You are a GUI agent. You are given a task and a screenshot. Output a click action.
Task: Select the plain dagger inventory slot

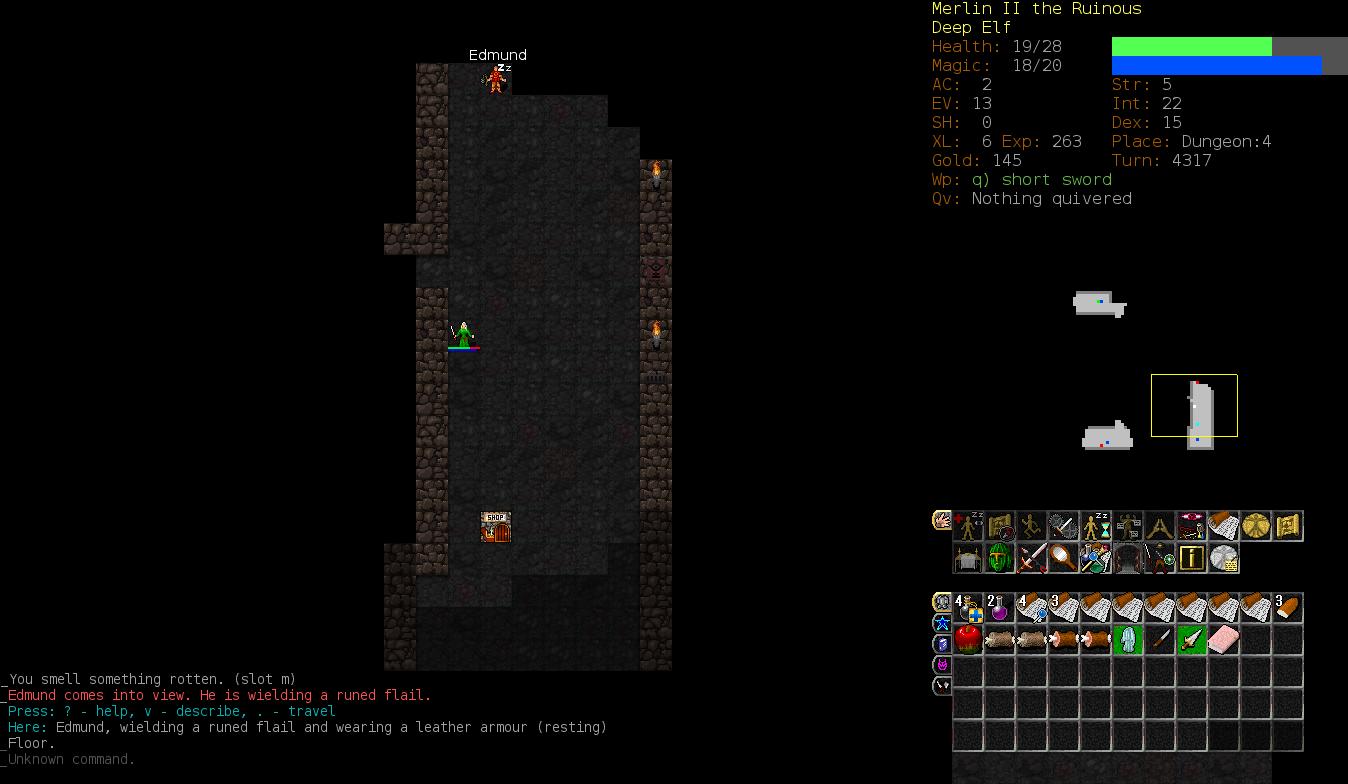(x=1159, y=640)
